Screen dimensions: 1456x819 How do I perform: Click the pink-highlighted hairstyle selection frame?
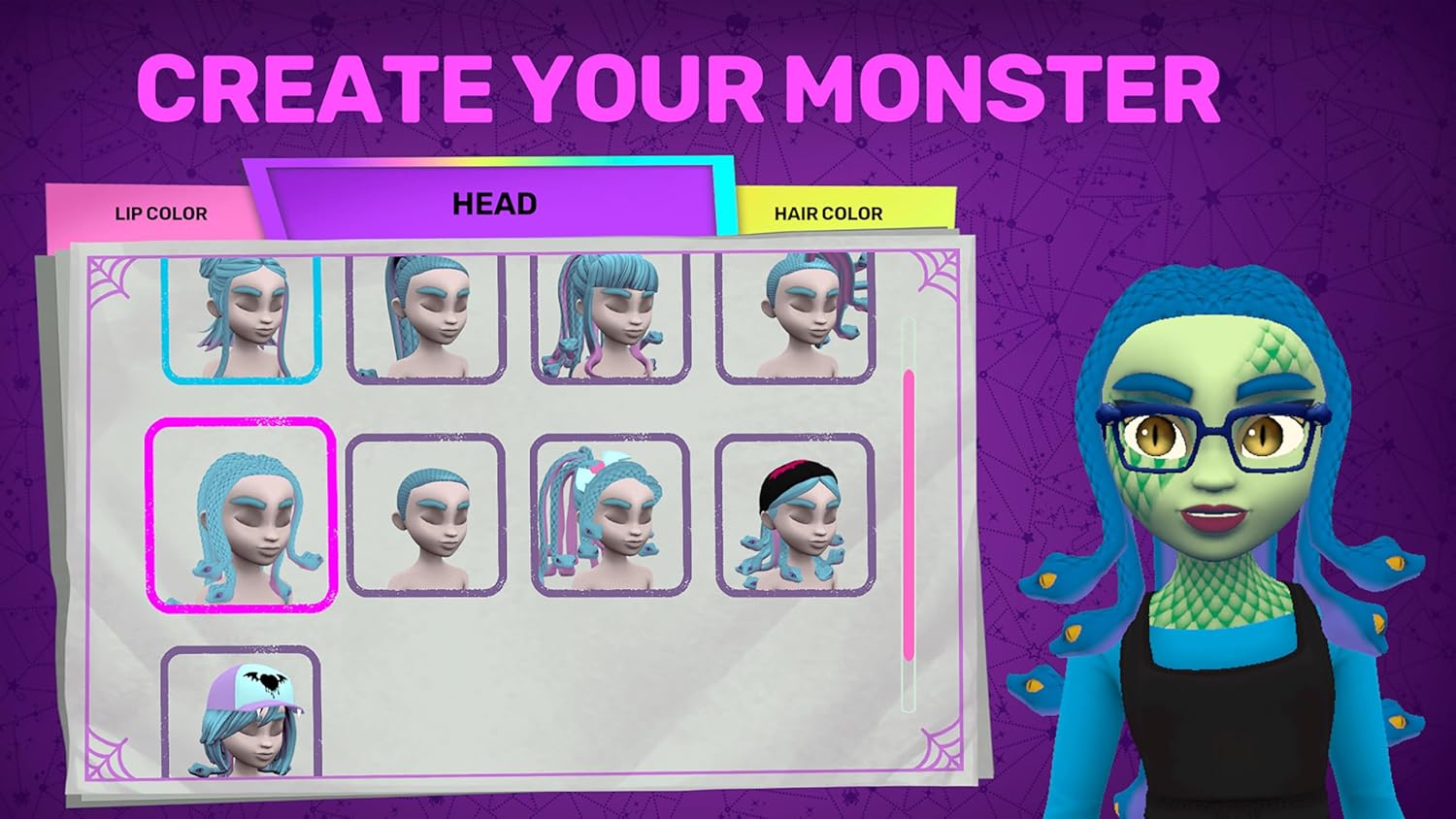click(241, 514)
